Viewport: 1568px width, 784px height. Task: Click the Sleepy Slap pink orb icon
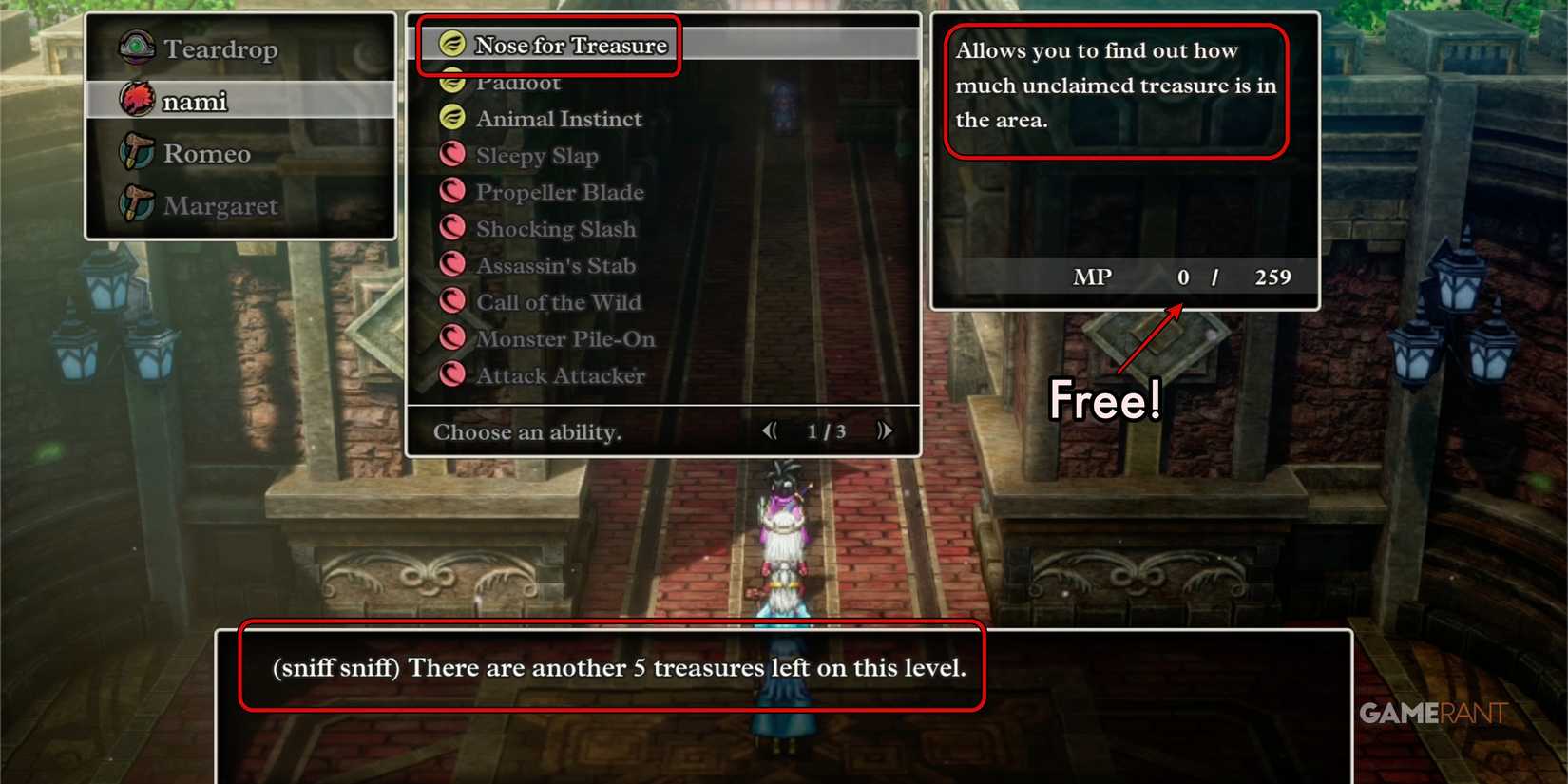click(452, 153)
